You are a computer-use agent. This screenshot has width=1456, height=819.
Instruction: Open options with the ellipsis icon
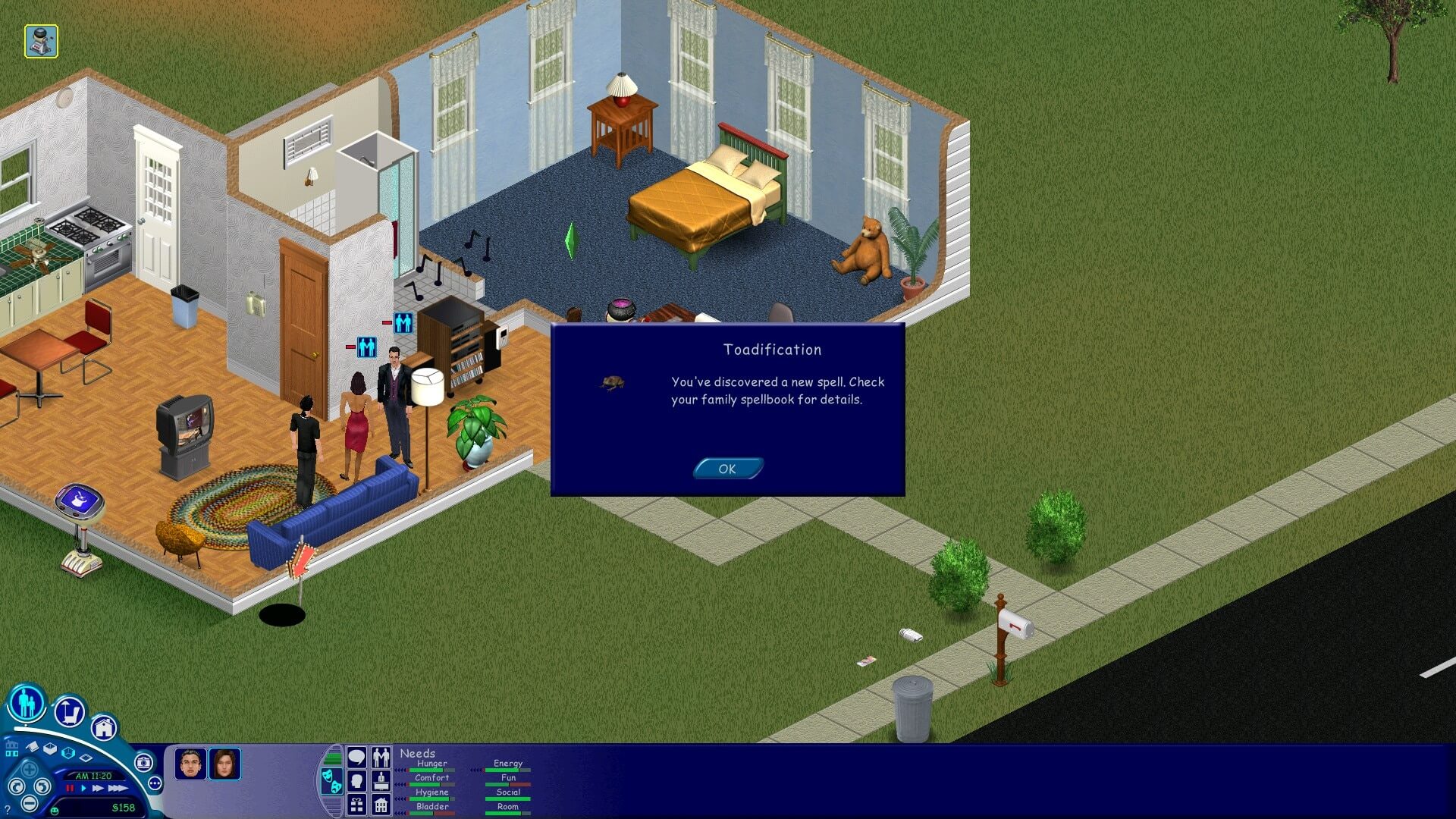[155, 782]
